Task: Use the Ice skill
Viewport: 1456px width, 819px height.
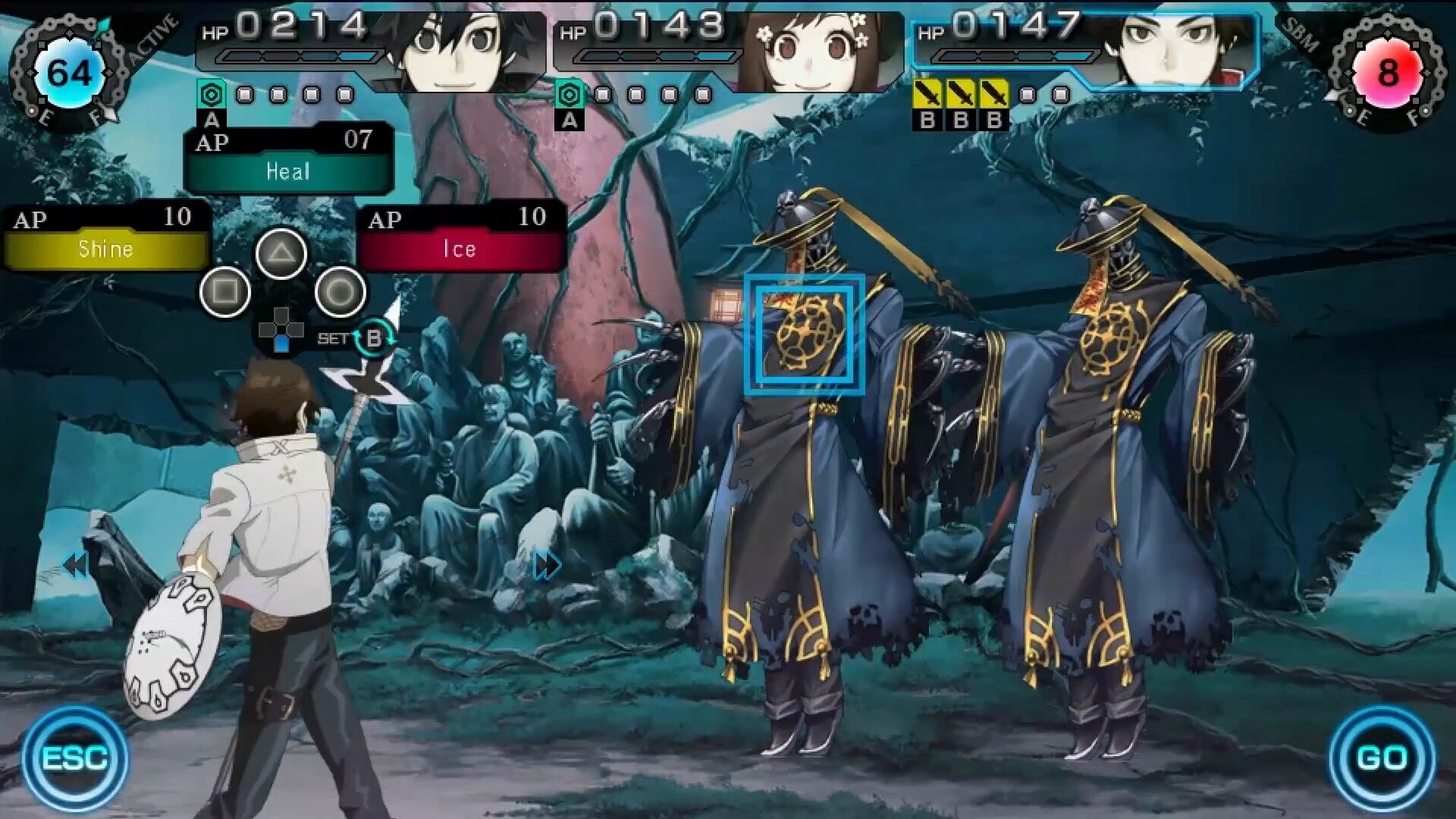Action: [460, 249]
